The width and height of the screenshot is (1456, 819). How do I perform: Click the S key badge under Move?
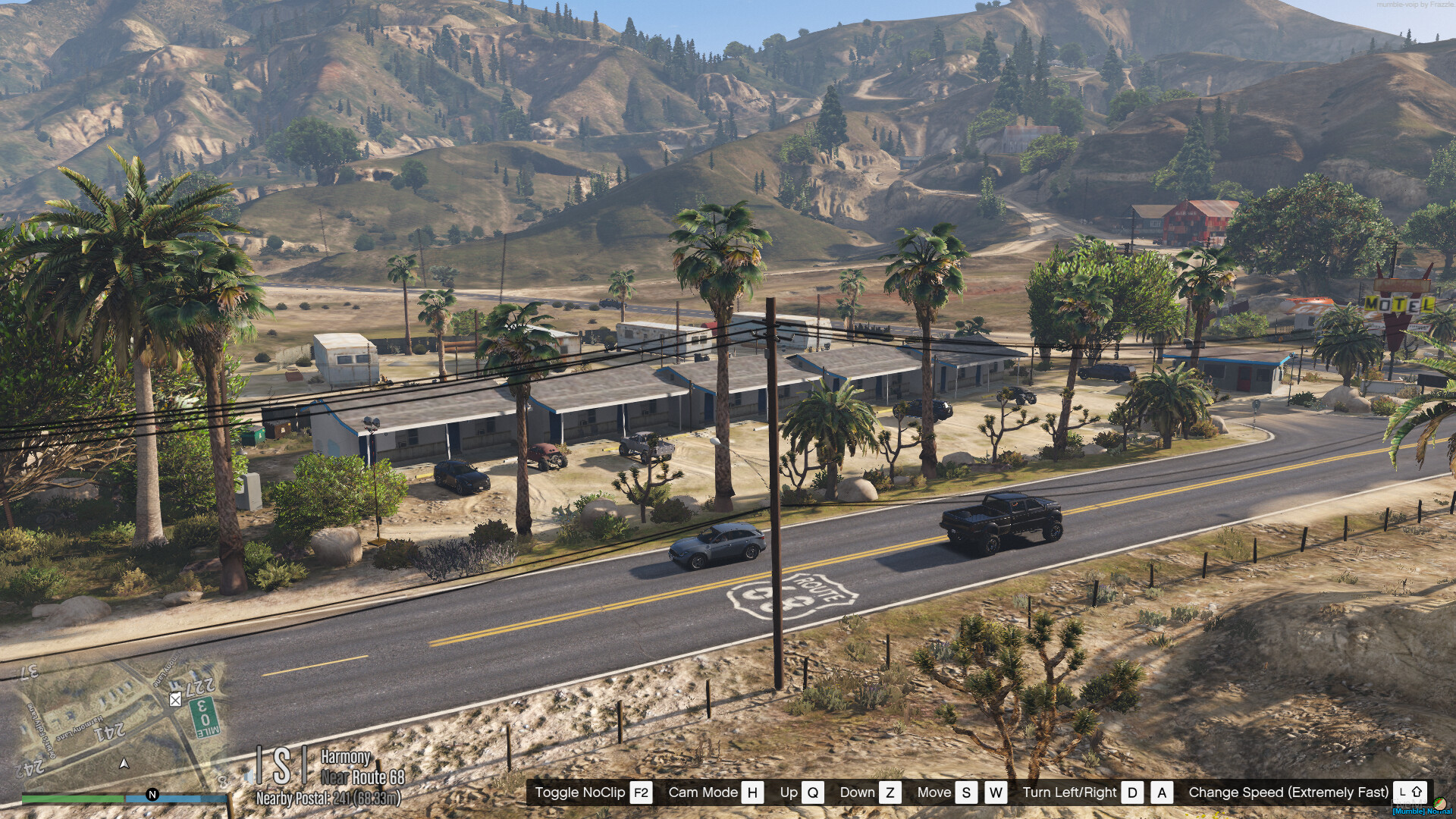pyautogui.click(x=966, y=793)
